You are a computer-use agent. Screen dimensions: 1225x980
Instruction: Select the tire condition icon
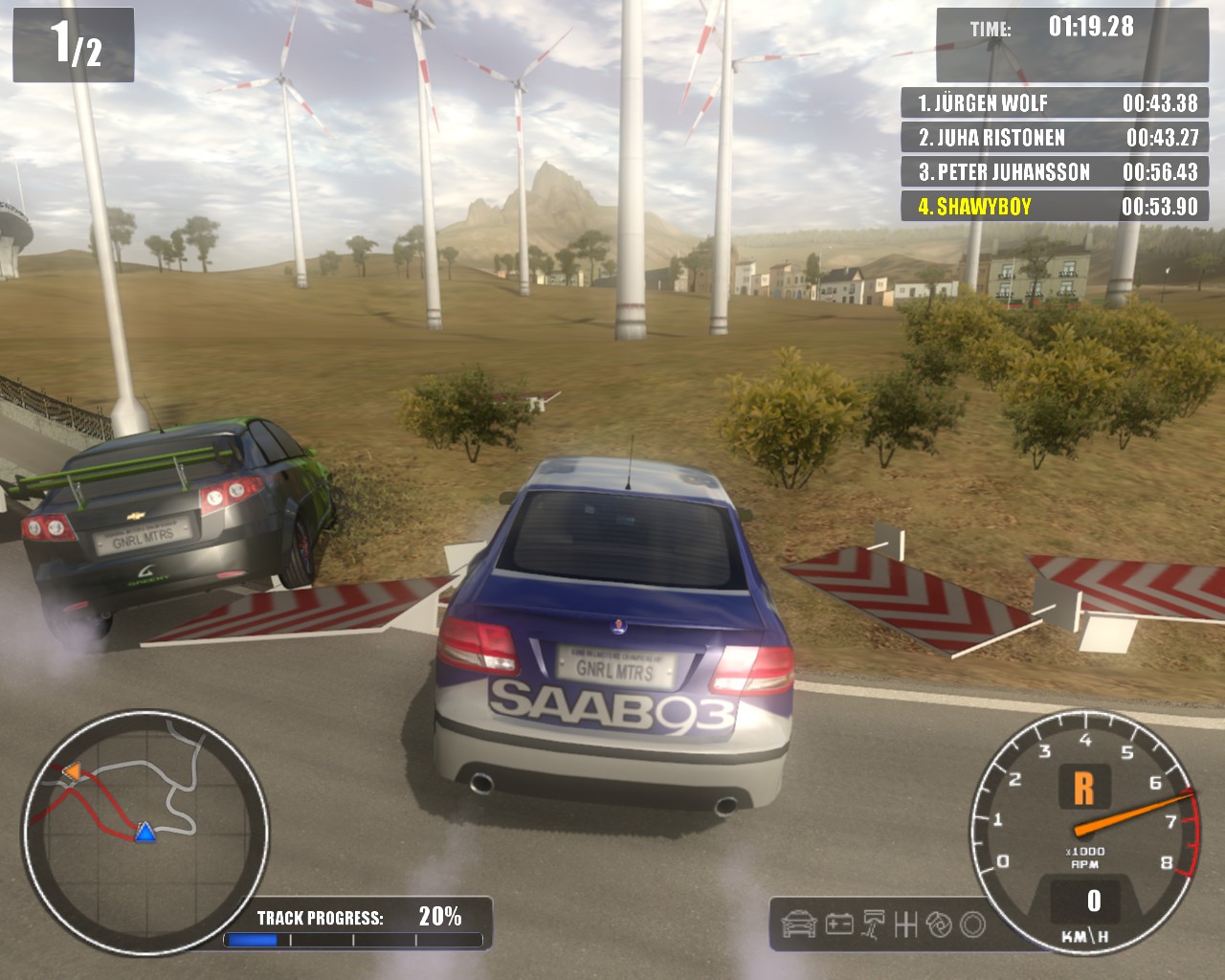pos(972,924)
